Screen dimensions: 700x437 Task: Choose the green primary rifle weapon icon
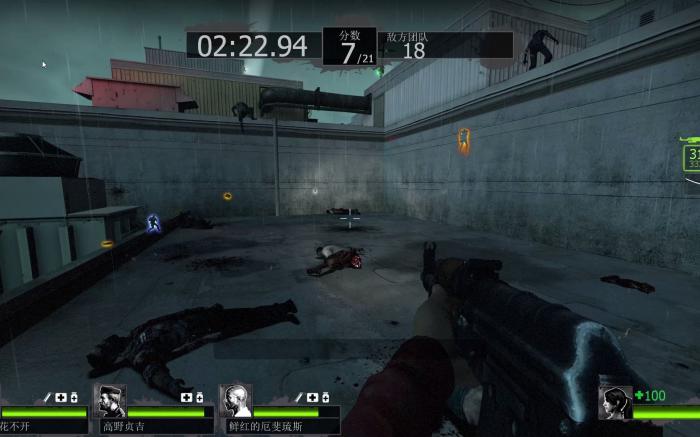[688, 141]
